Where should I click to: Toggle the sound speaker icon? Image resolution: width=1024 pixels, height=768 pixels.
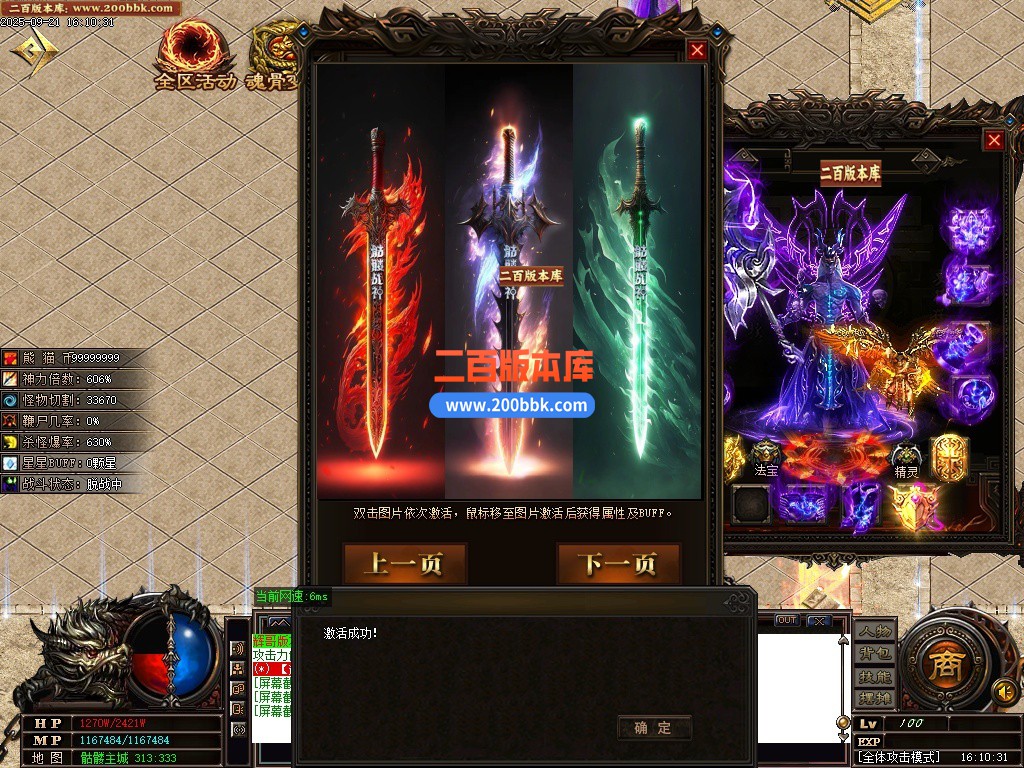tap(1003, 691)
